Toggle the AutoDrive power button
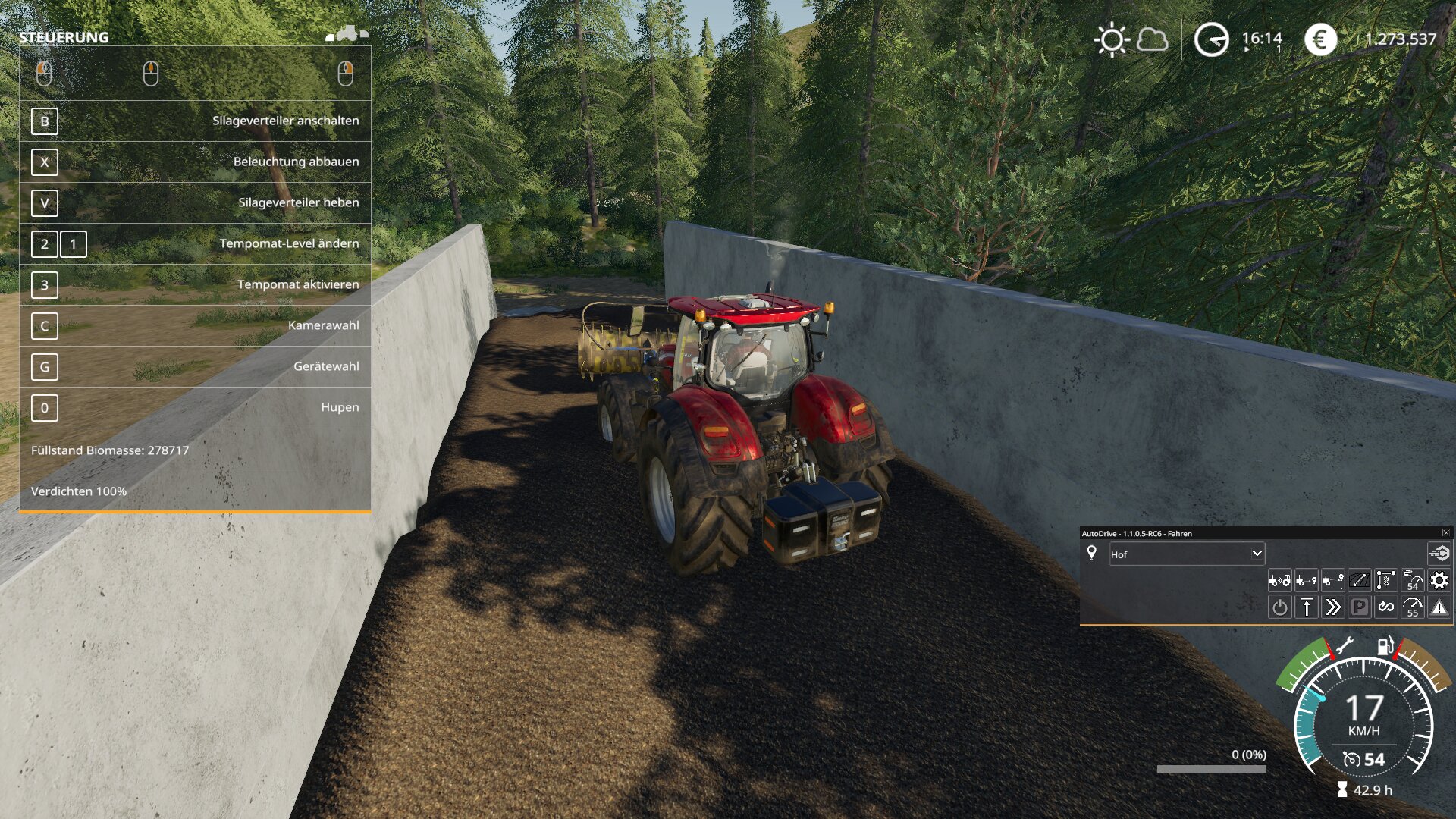The width and height of the screenshot is (1456, 819). point(1280,607)
